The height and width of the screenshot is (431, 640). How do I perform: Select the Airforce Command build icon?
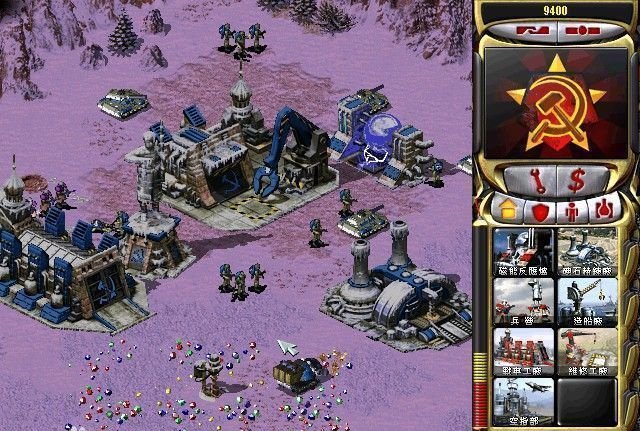523,399
